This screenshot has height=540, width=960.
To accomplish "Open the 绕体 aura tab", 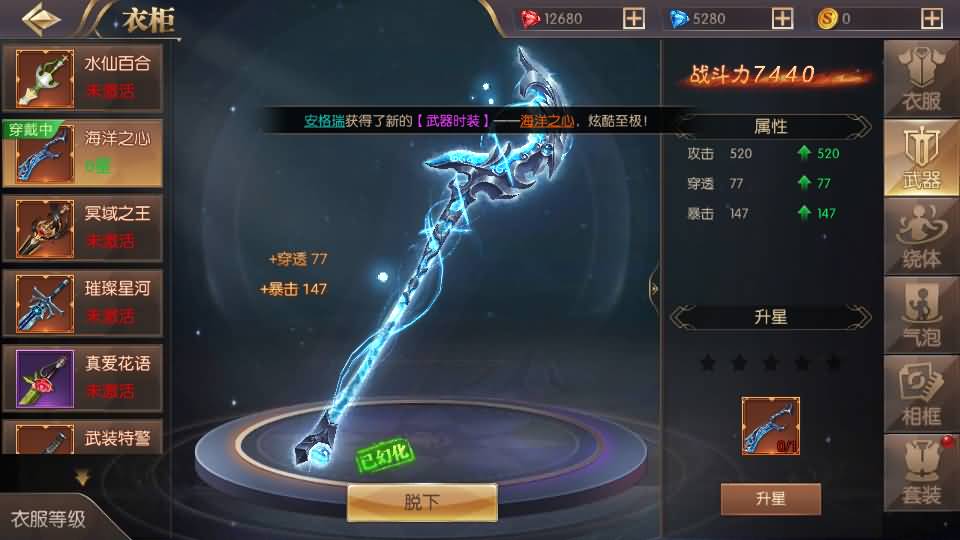I will tap(921, 236).
